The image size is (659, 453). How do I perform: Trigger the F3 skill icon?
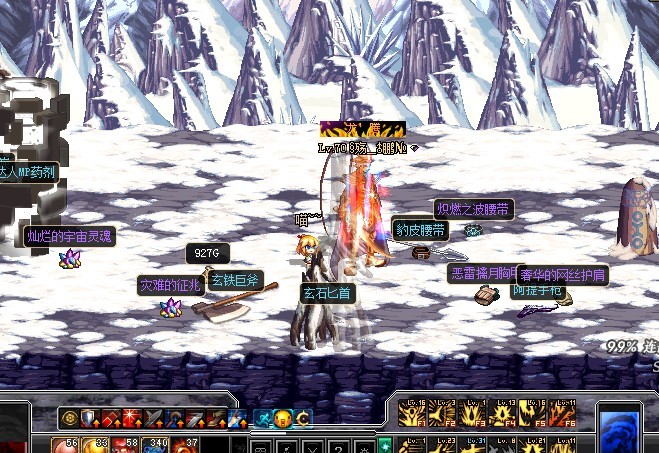coord(473,412)
